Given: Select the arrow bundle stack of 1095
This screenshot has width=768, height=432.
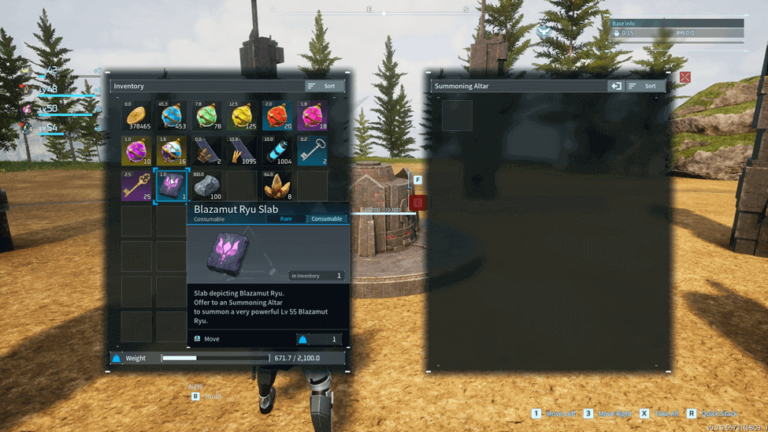Looking at the screenshot, I should click(241, 151).
